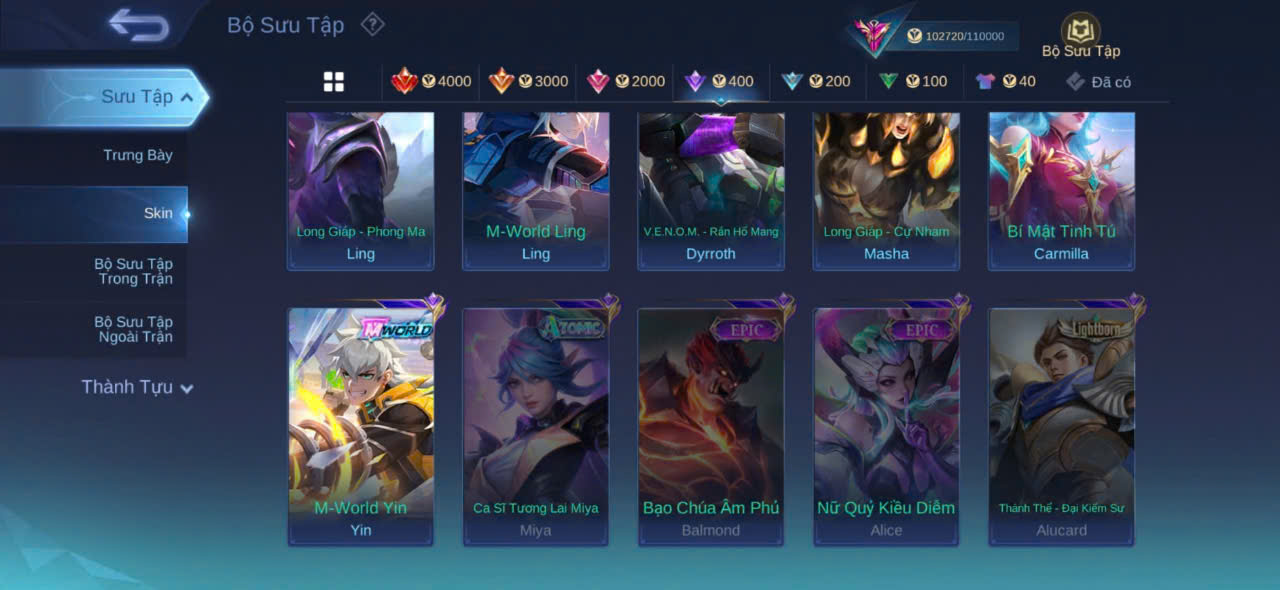Open the Trưng Bày sidebar entry
The height and width of the screenshot is (590, 1280).
tap(138, 155)
